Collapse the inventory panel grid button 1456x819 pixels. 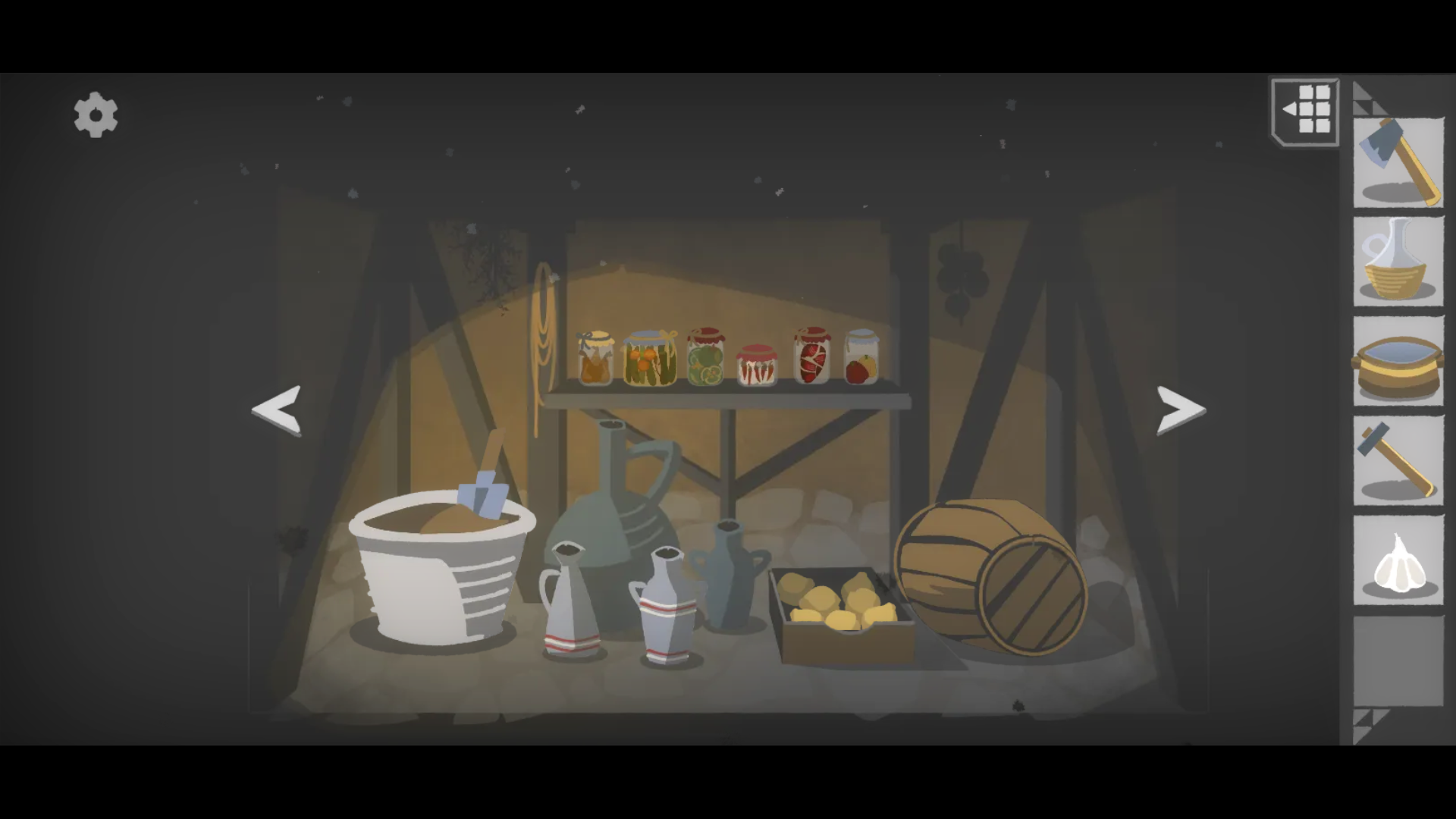point(1306,111)
